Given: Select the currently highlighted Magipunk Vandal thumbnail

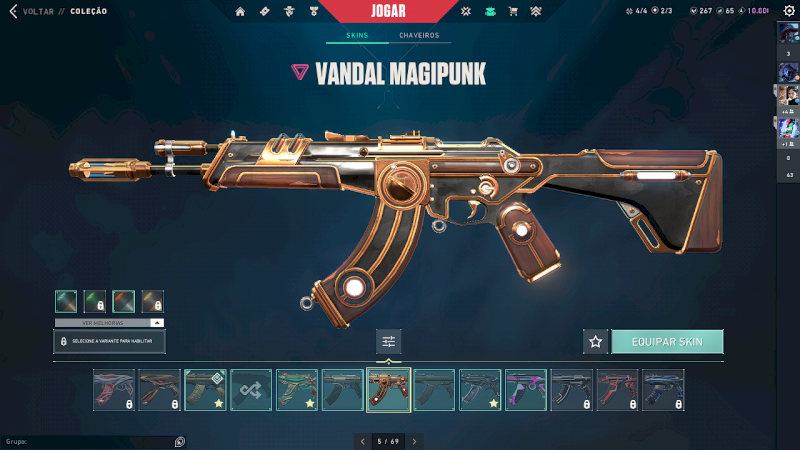Looking at the screenshot, I should click(389, 390).
